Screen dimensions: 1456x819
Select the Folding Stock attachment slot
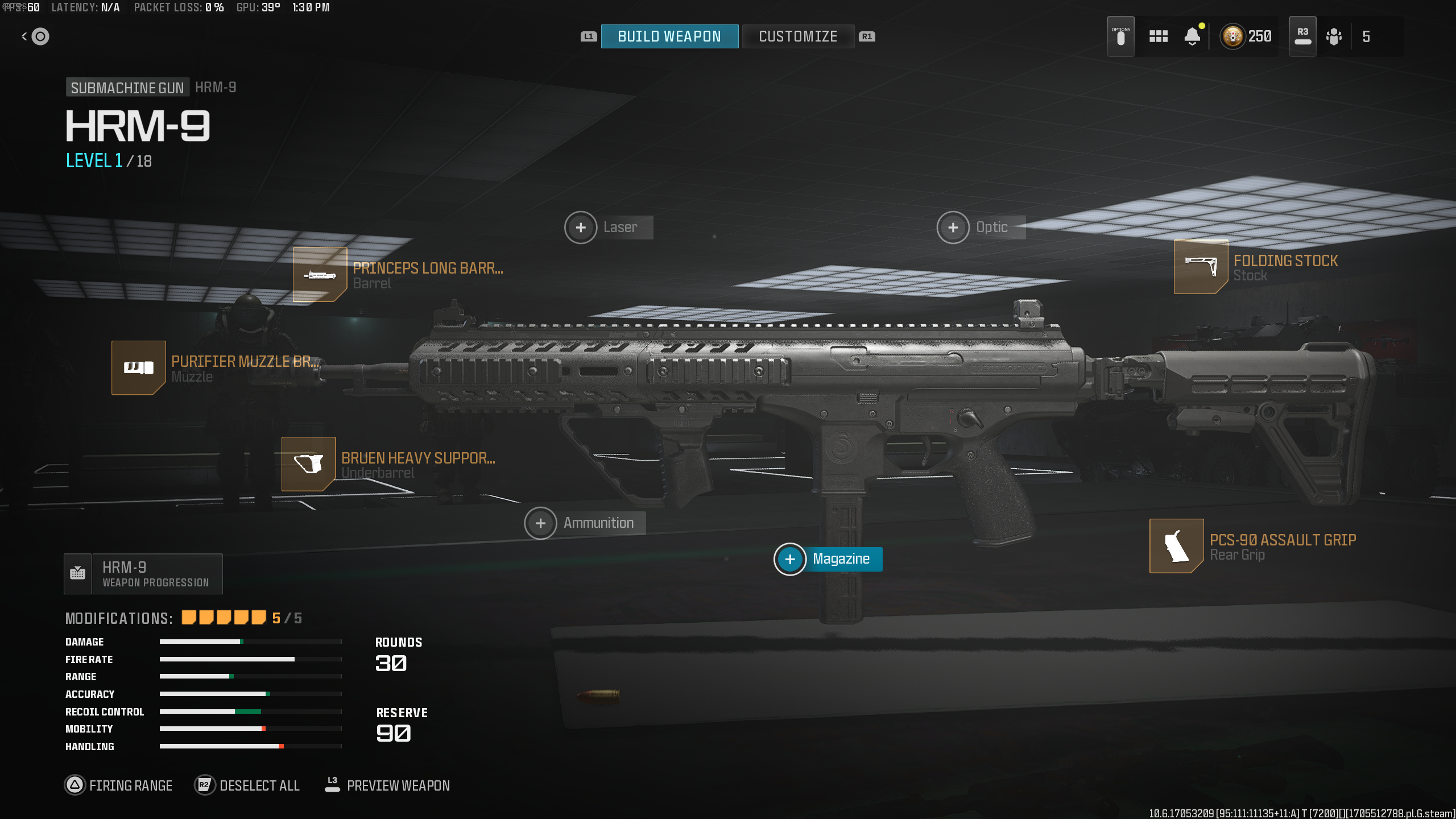pos(1201,267)
